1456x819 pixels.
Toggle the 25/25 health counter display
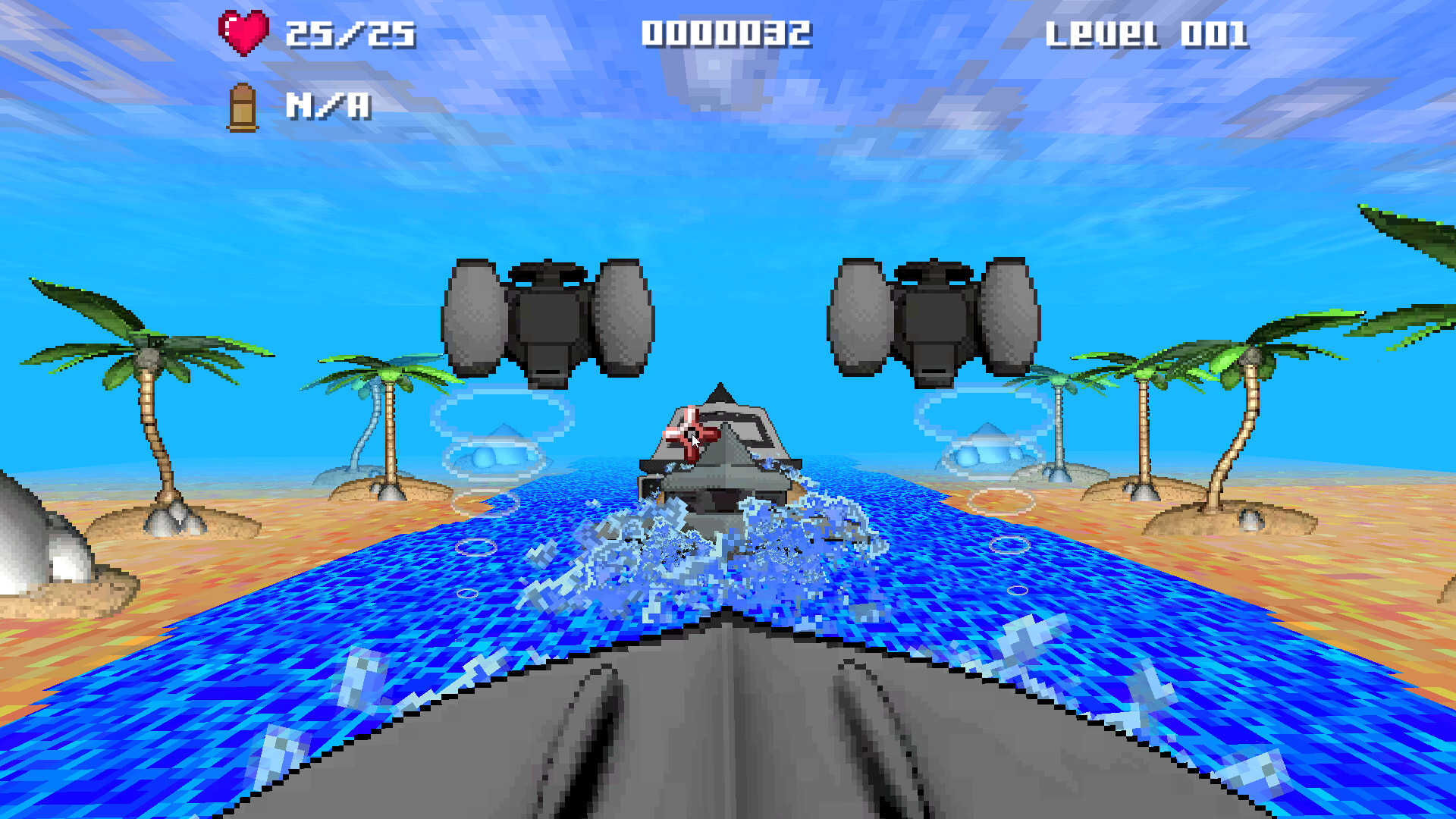click(349, 32)
